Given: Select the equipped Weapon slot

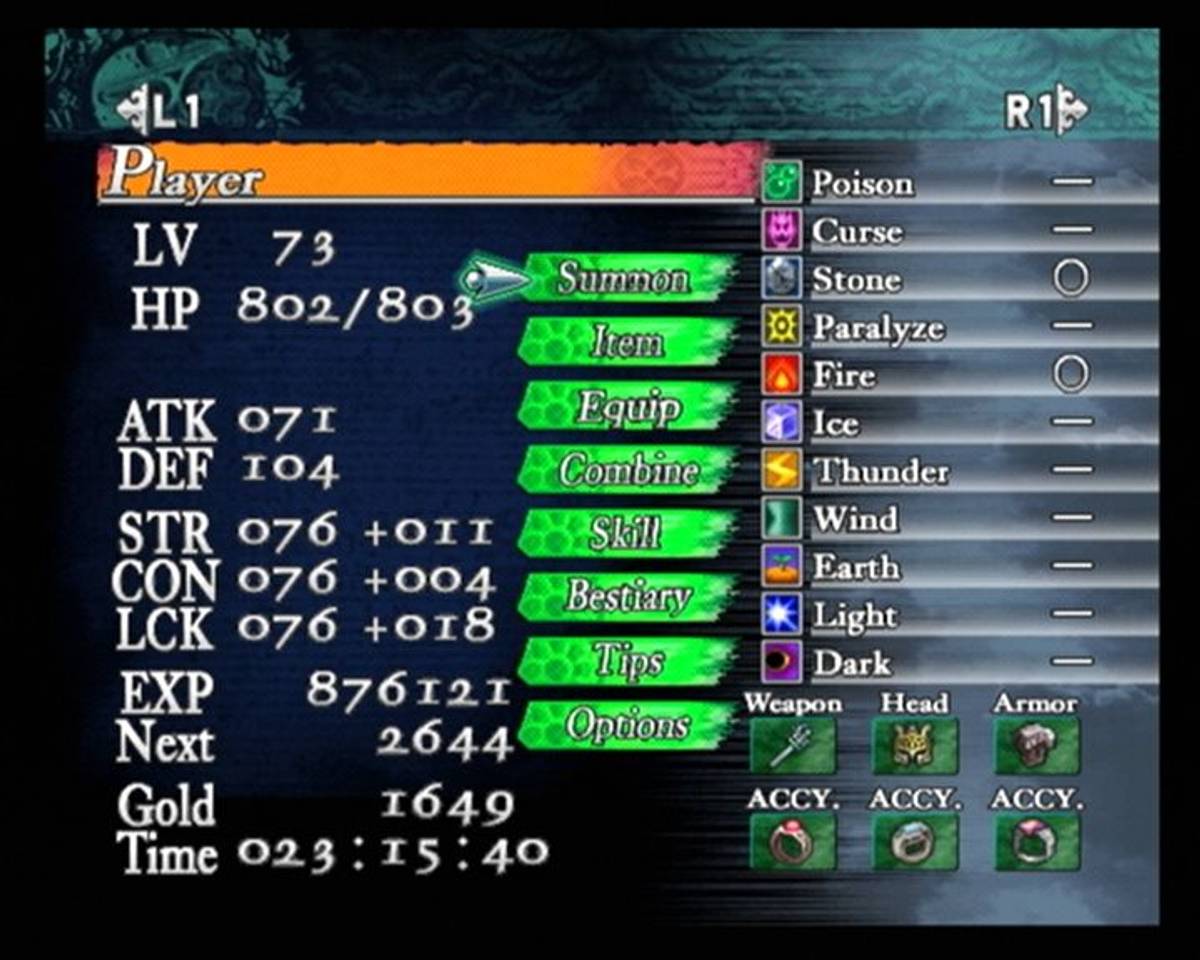Looking at the screenshot, I should 792,746.
